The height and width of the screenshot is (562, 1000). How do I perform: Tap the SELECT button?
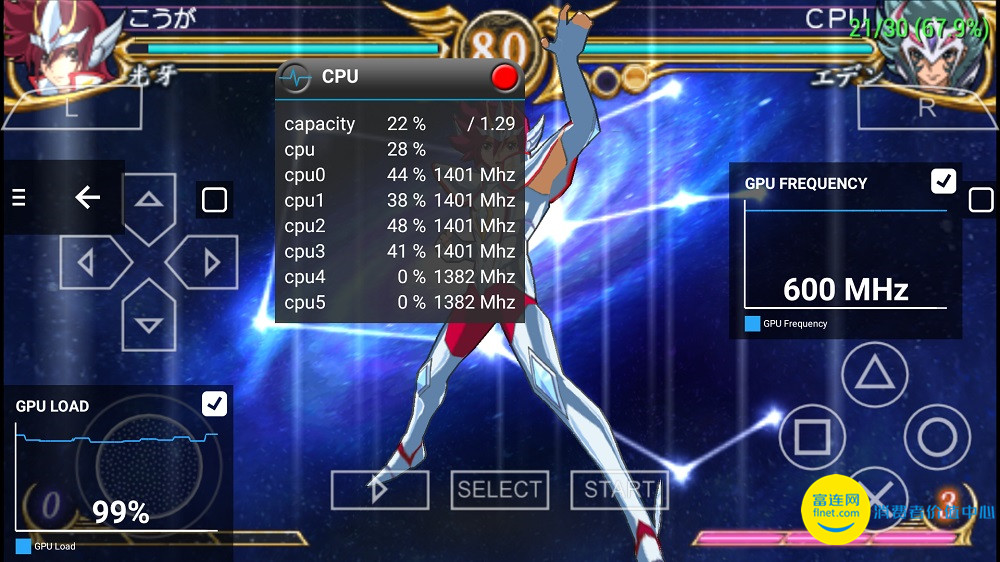click(x=499, y=489)
